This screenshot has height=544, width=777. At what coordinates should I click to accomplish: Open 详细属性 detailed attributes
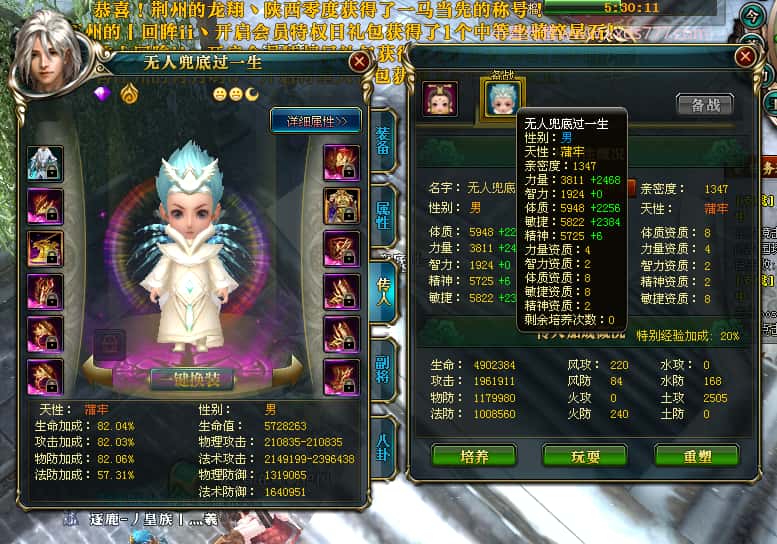click(x=317, y=121)
